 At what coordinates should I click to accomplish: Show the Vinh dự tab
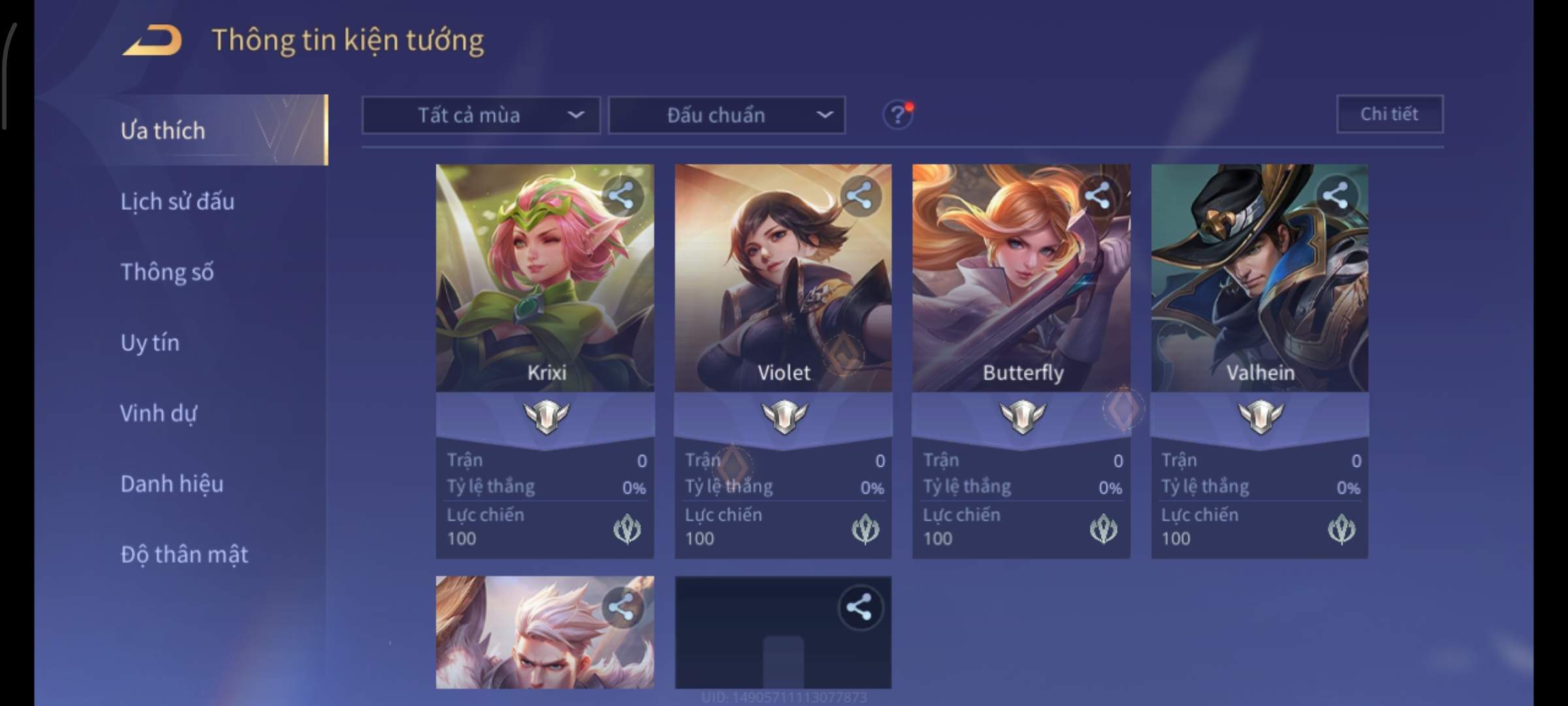tap(158, 413)
